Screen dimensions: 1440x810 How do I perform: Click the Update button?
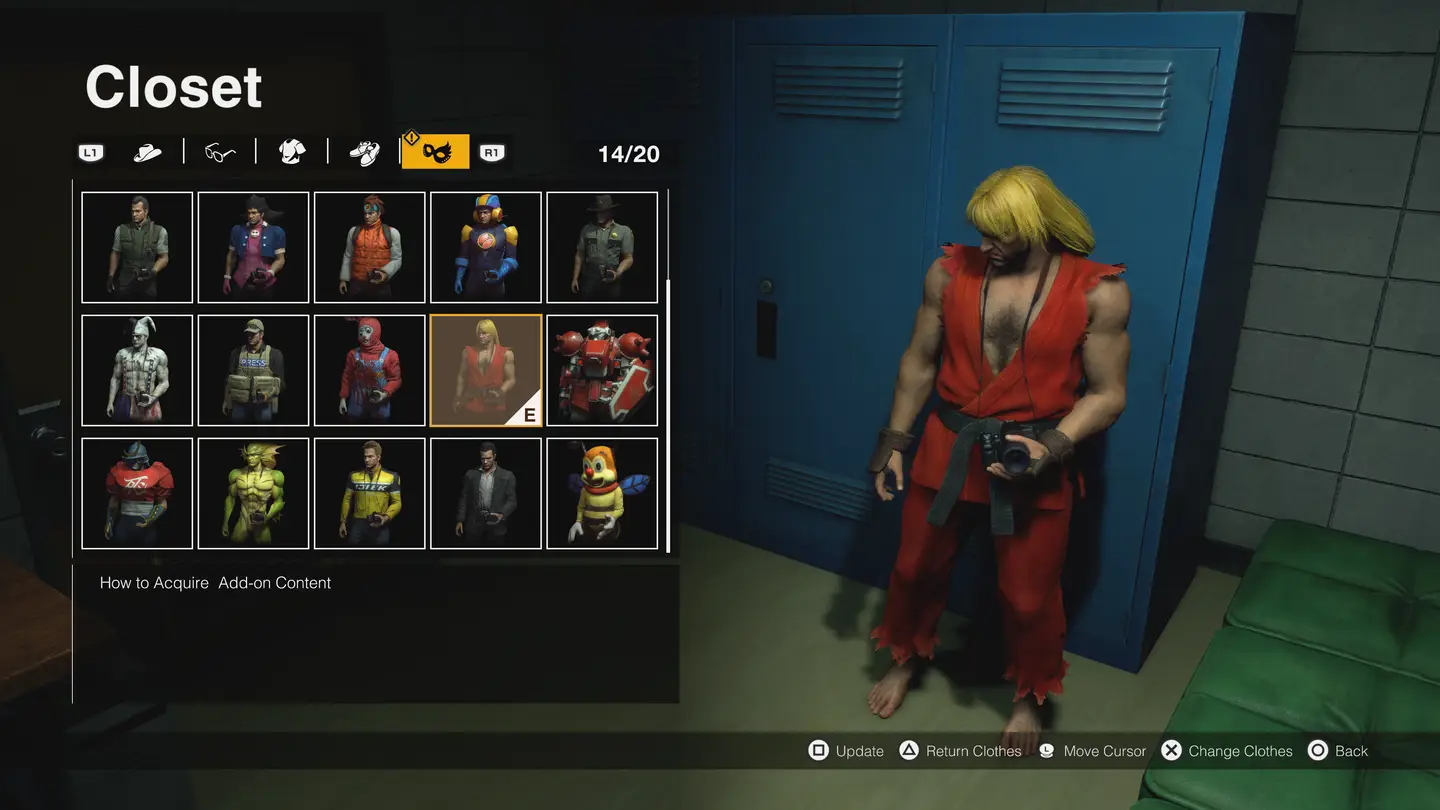coord(847,750)
